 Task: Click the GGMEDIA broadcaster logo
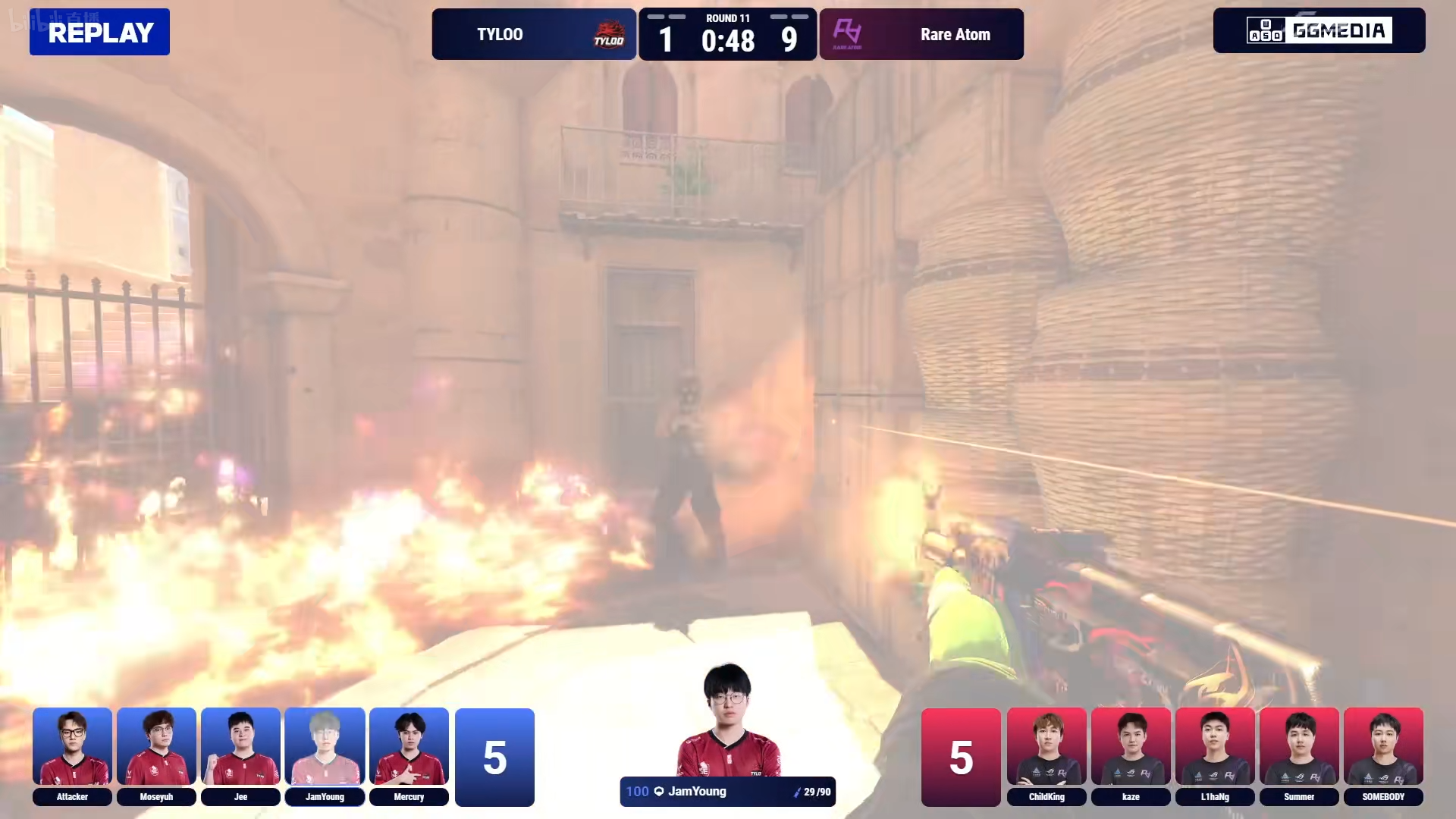[x=1319, y=30]
